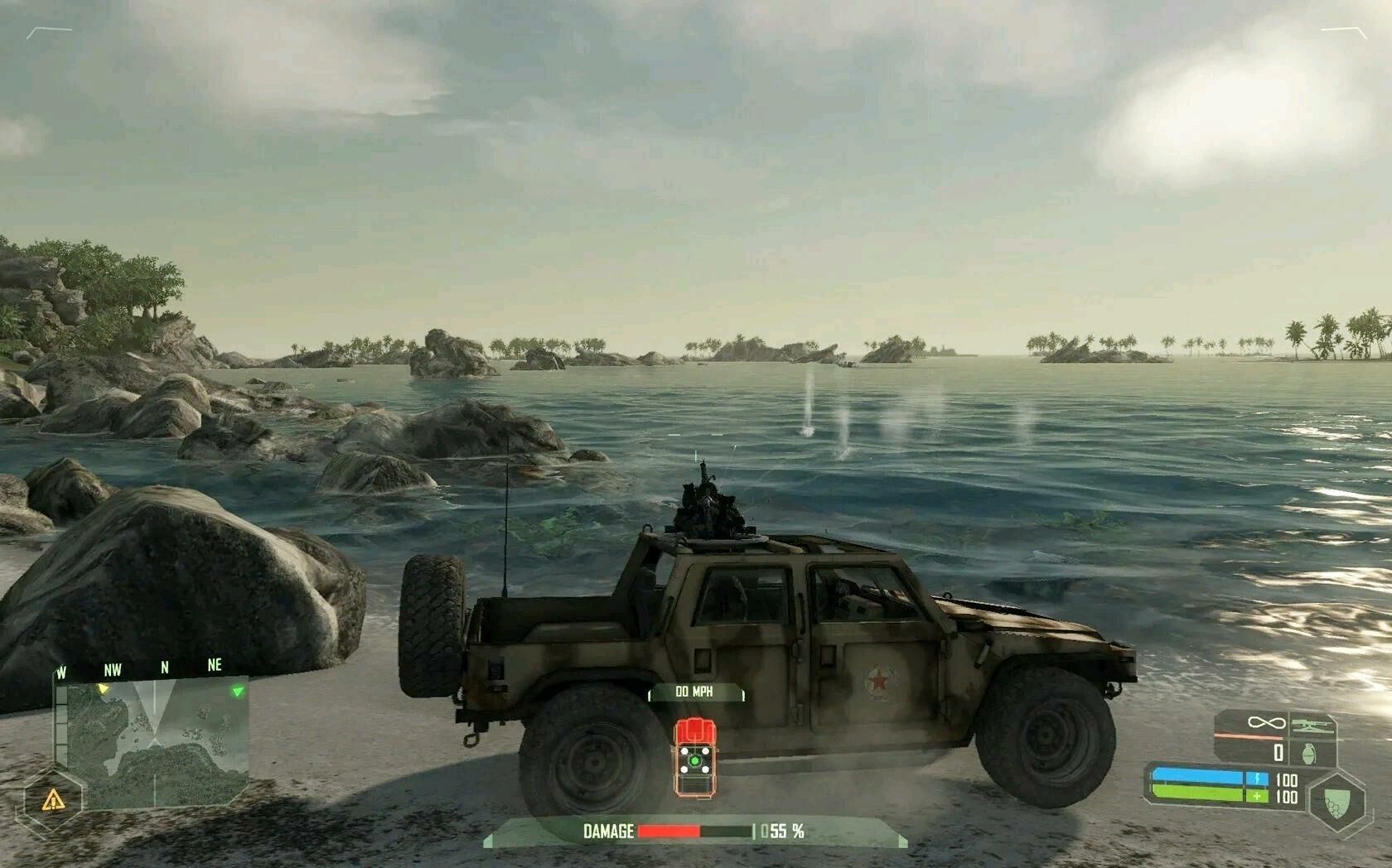Click the red vehicle seat diagram
The height and width of the screenshot is (868, 1392).
[x=694, y=757]
